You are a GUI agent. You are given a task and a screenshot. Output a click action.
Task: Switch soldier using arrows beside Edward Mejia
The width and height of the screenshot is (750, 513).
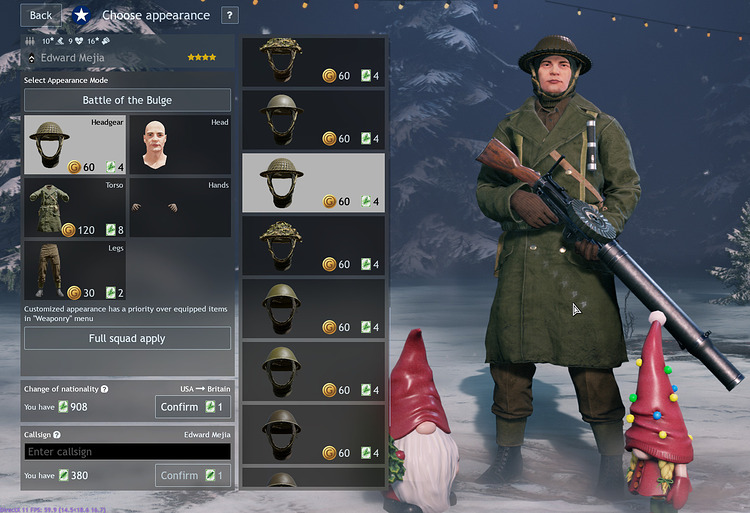31,59
